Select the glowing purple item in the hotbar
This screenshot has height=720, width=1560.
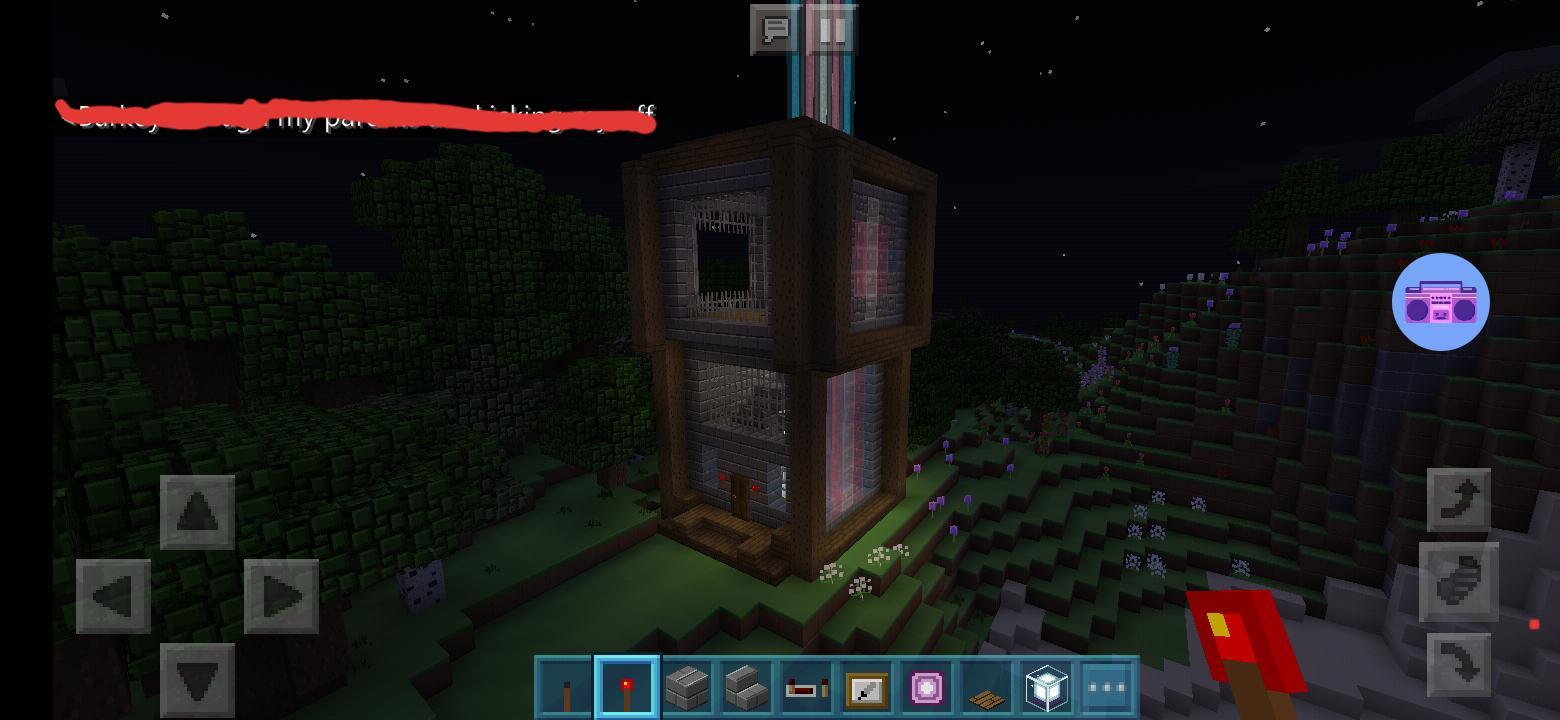pos(925,687)
